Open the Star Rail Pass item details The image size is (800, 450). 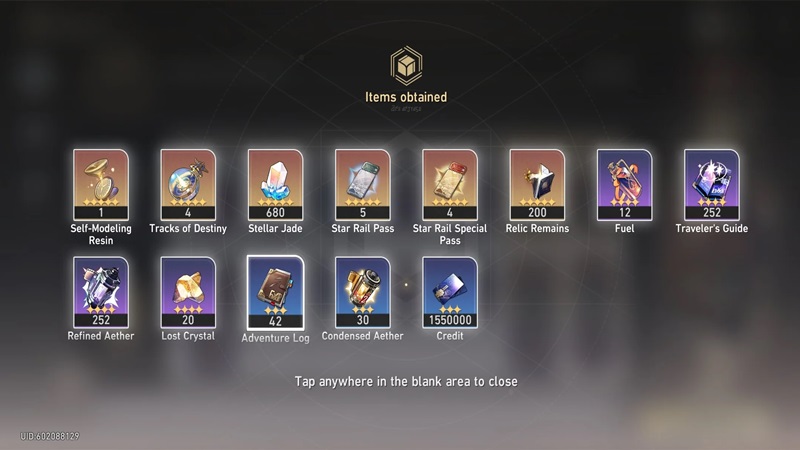[362, 184]
